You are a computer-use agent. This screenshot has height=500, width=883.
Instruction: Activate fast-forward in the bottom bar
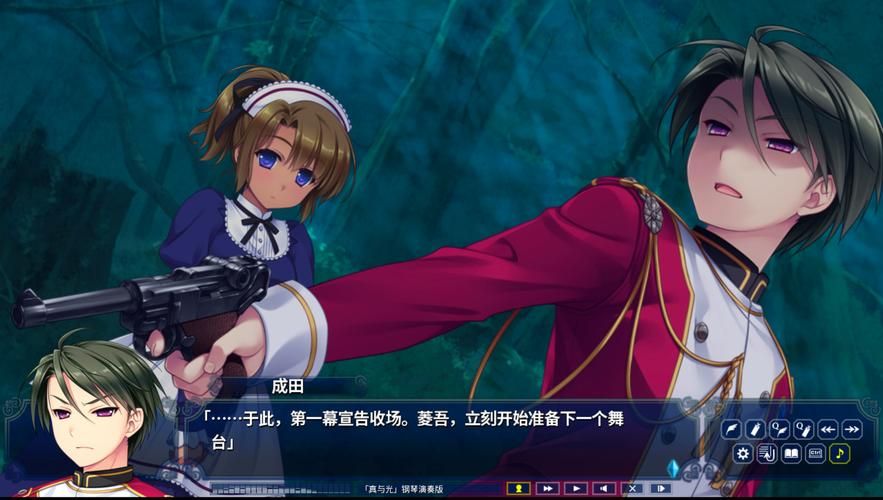547,488
